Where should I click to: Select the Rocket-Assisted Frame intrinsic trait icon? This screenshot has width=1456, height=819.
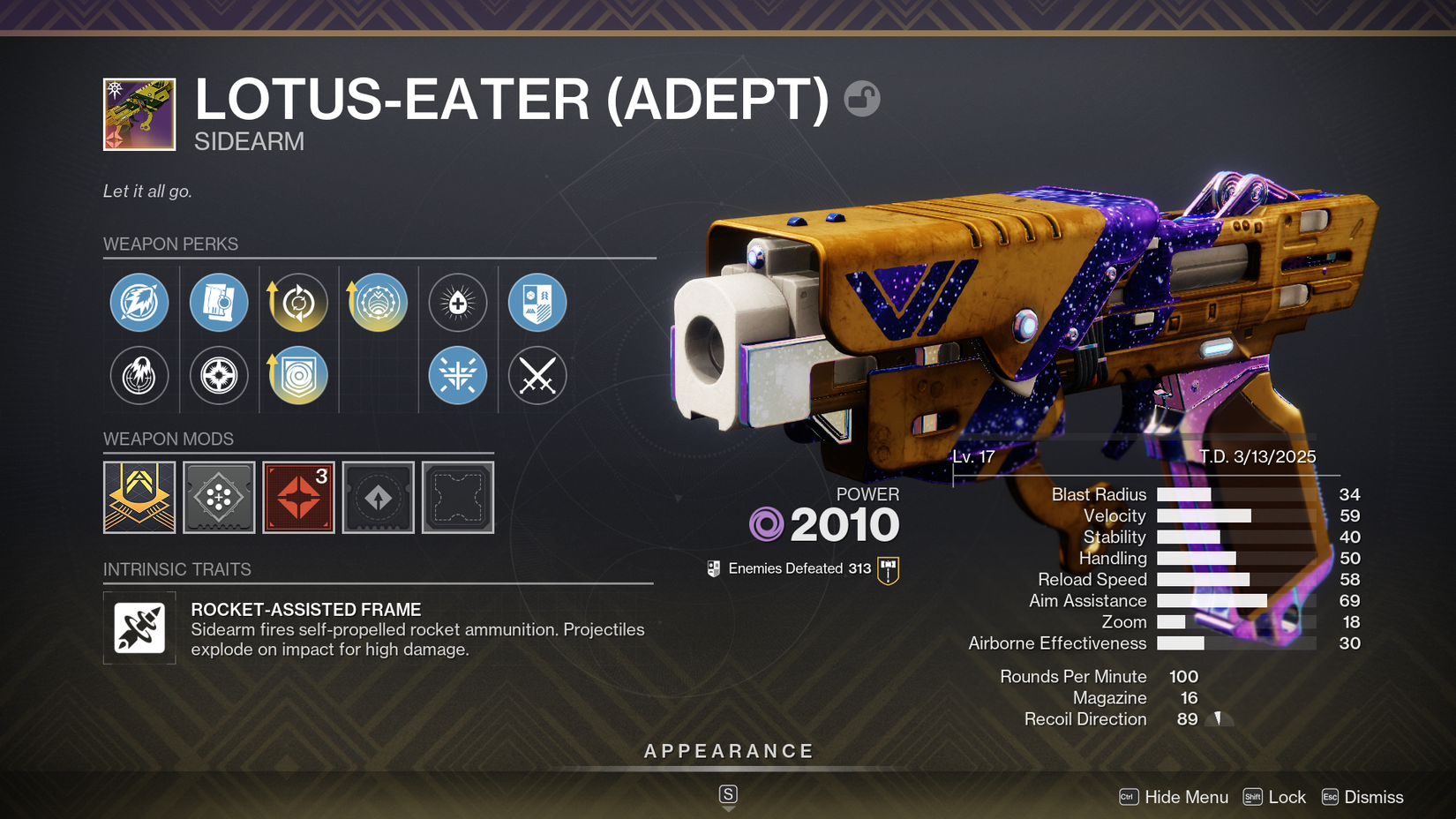point(139,629)
